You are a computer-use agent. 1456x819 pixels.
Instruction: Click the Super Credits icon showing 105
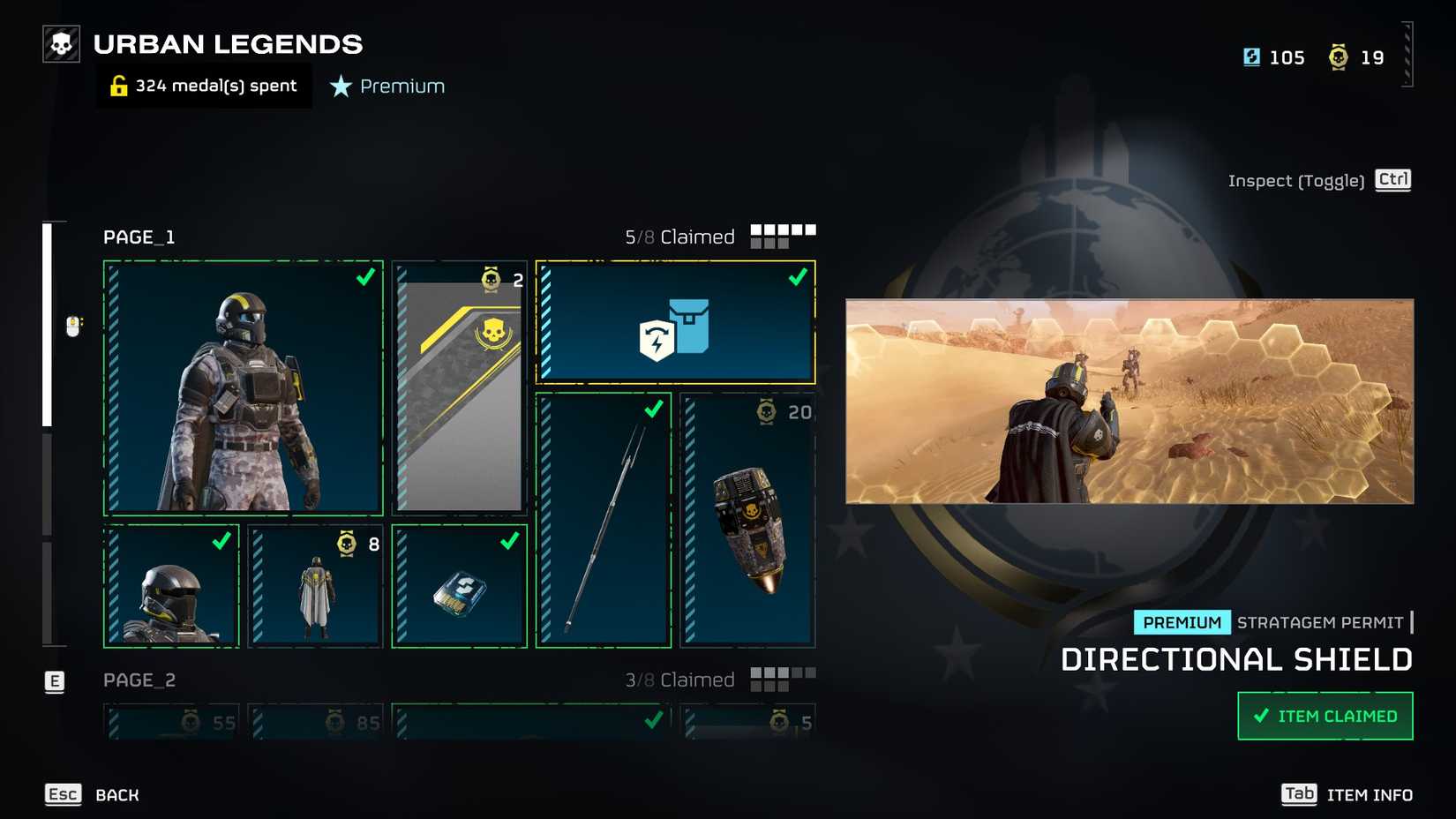(1251, 56)
